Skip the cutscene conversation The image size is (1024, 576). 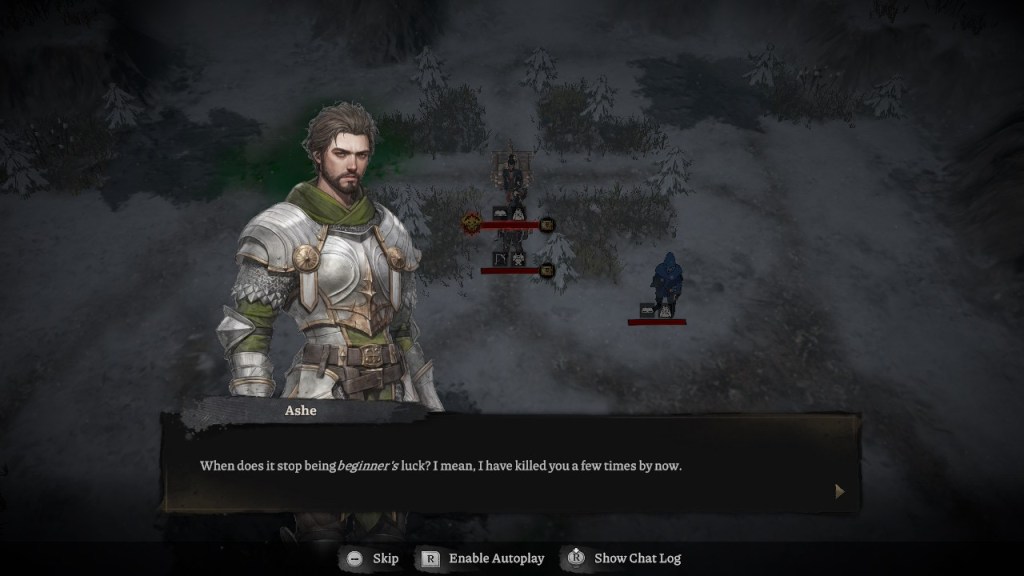(x=370, y=558)
